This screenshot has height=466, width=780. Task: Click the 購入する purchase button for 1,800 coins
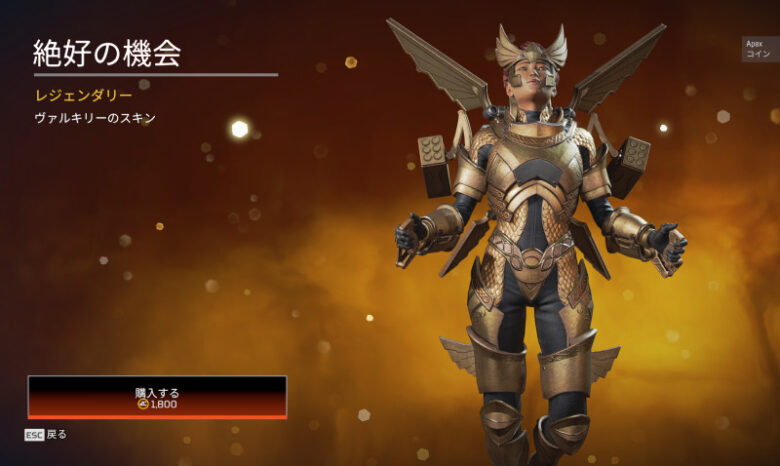point(157,397)
